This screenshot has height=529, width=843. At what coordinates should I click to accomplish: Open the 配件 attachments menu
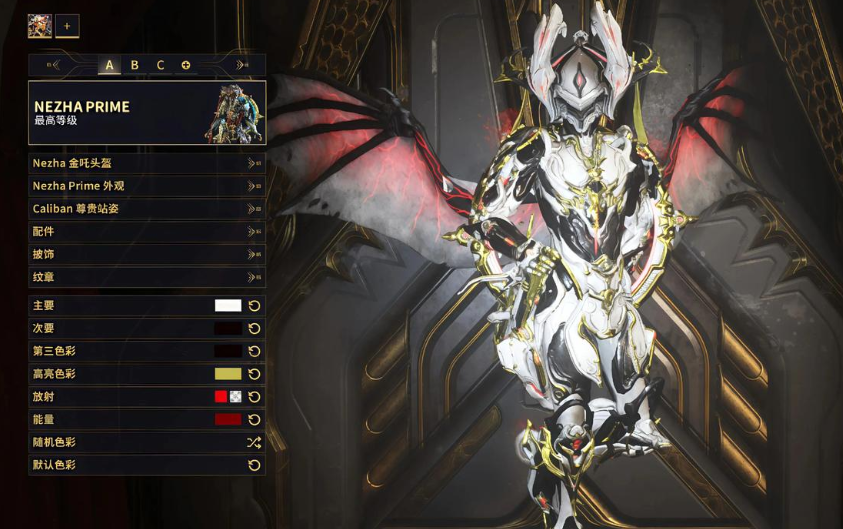coord(146,232)
